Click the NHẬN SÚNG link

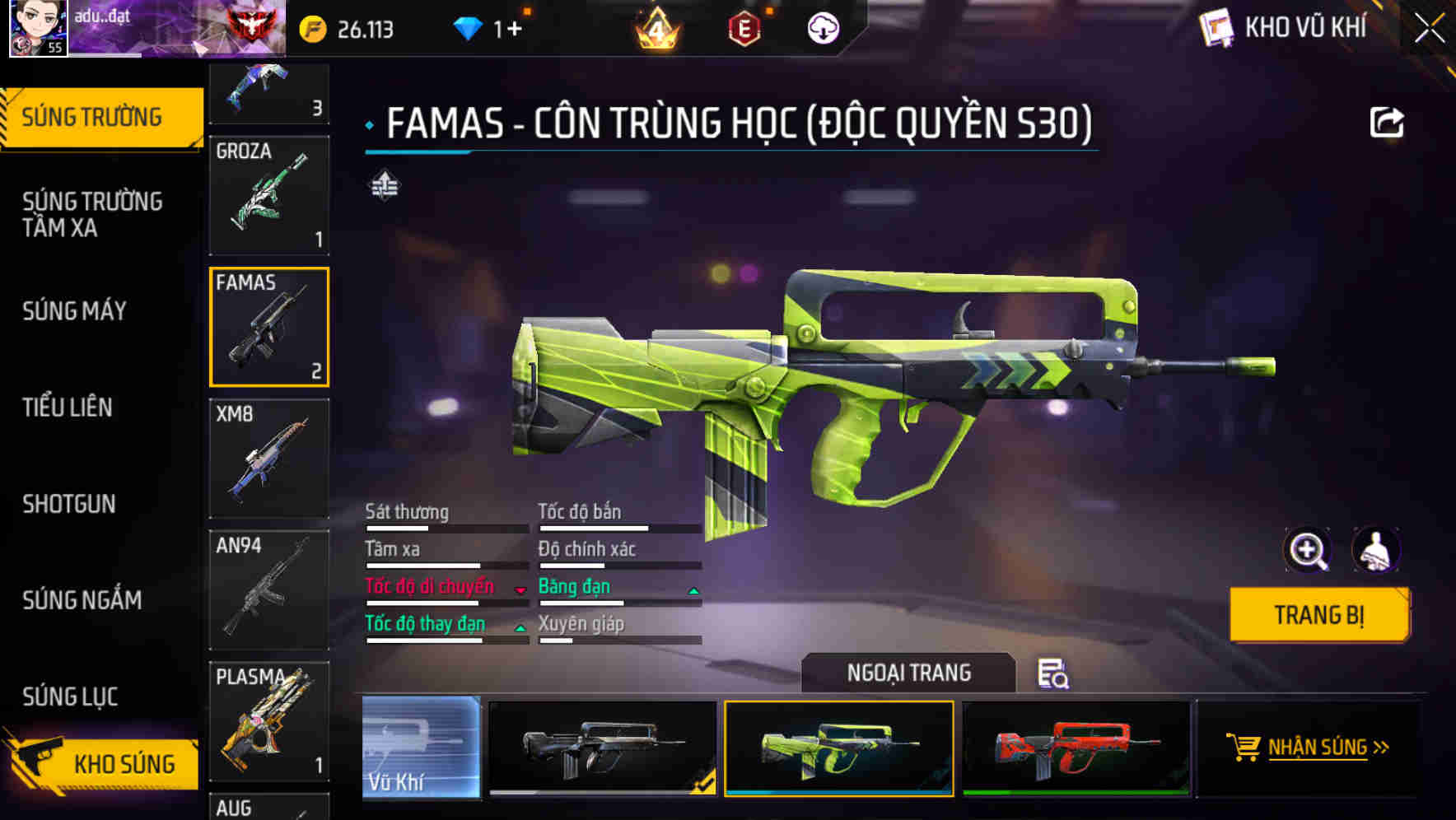(1316, 748)
